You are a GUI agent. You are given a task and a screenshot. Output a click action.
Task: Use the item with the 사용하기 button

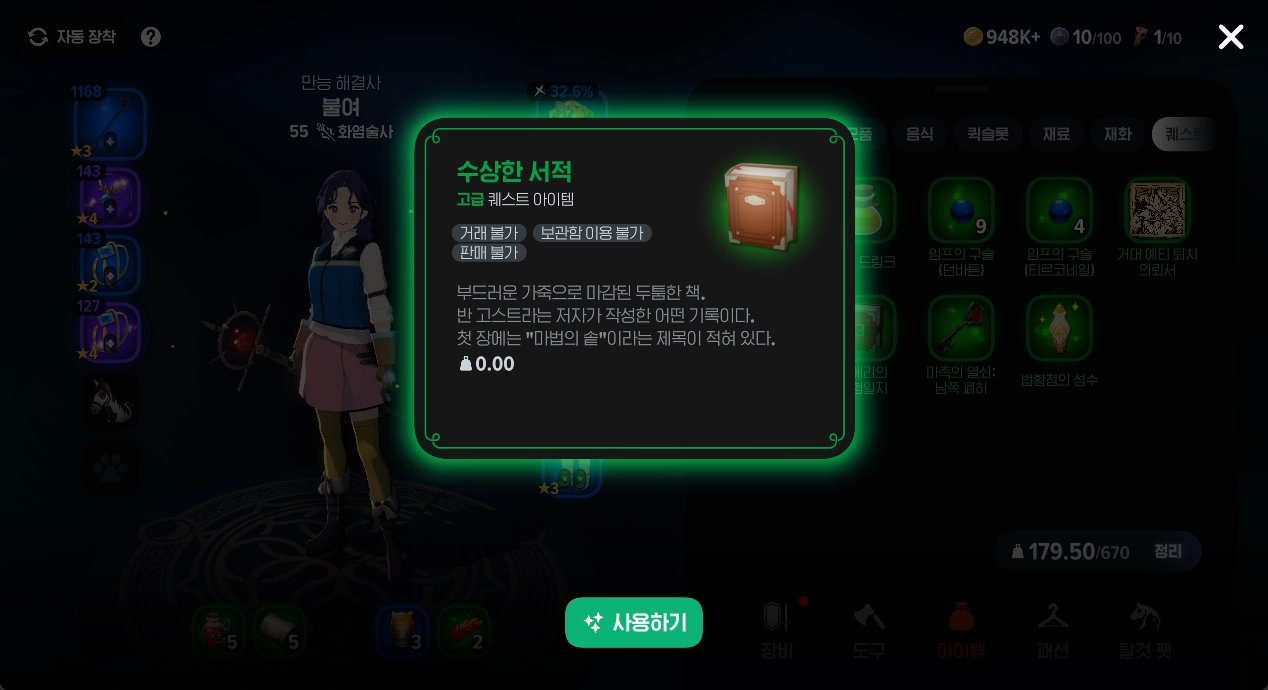tap(634, 623)
